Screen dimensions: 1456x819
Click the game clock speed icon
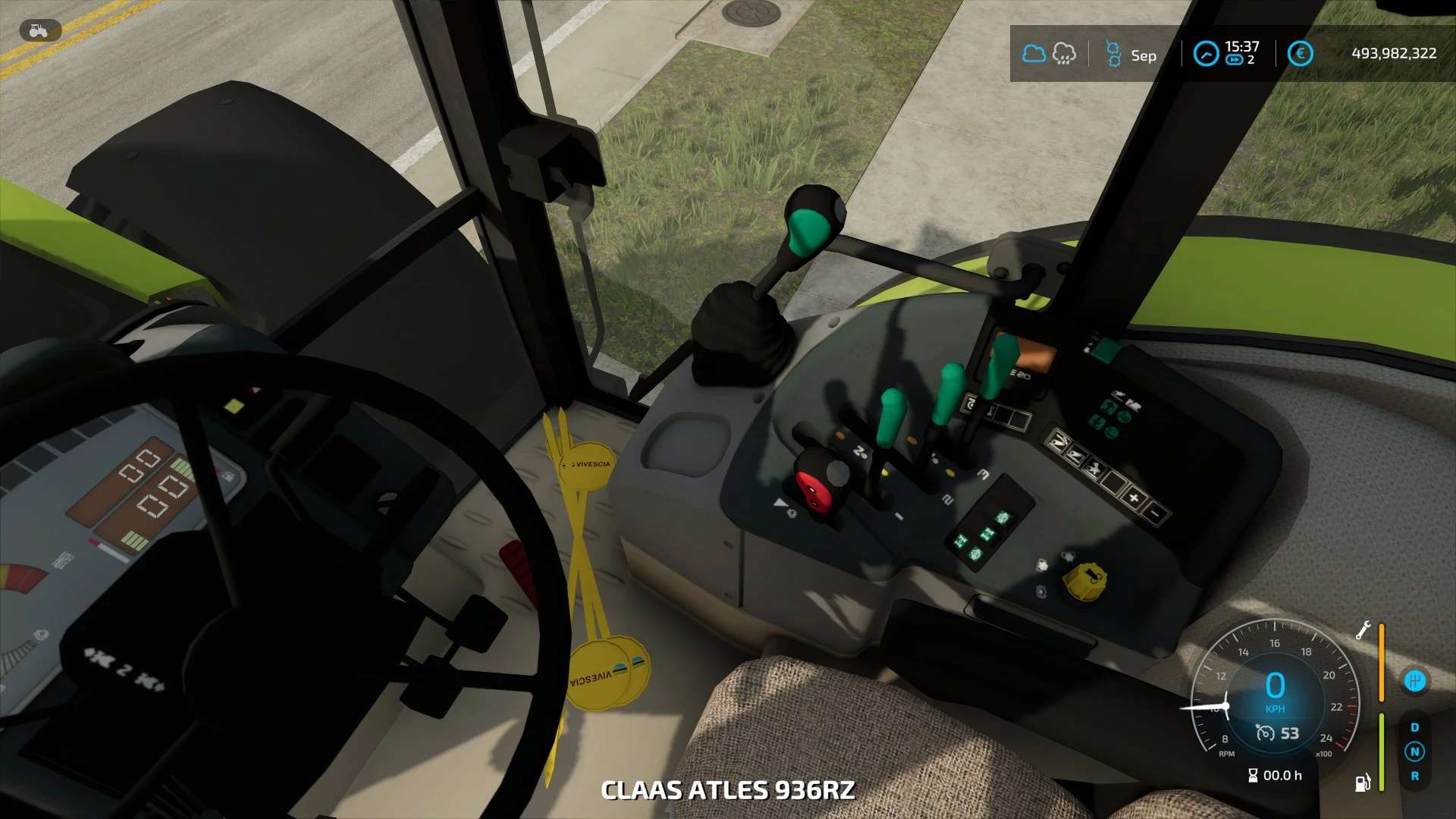pos(1206,54)
